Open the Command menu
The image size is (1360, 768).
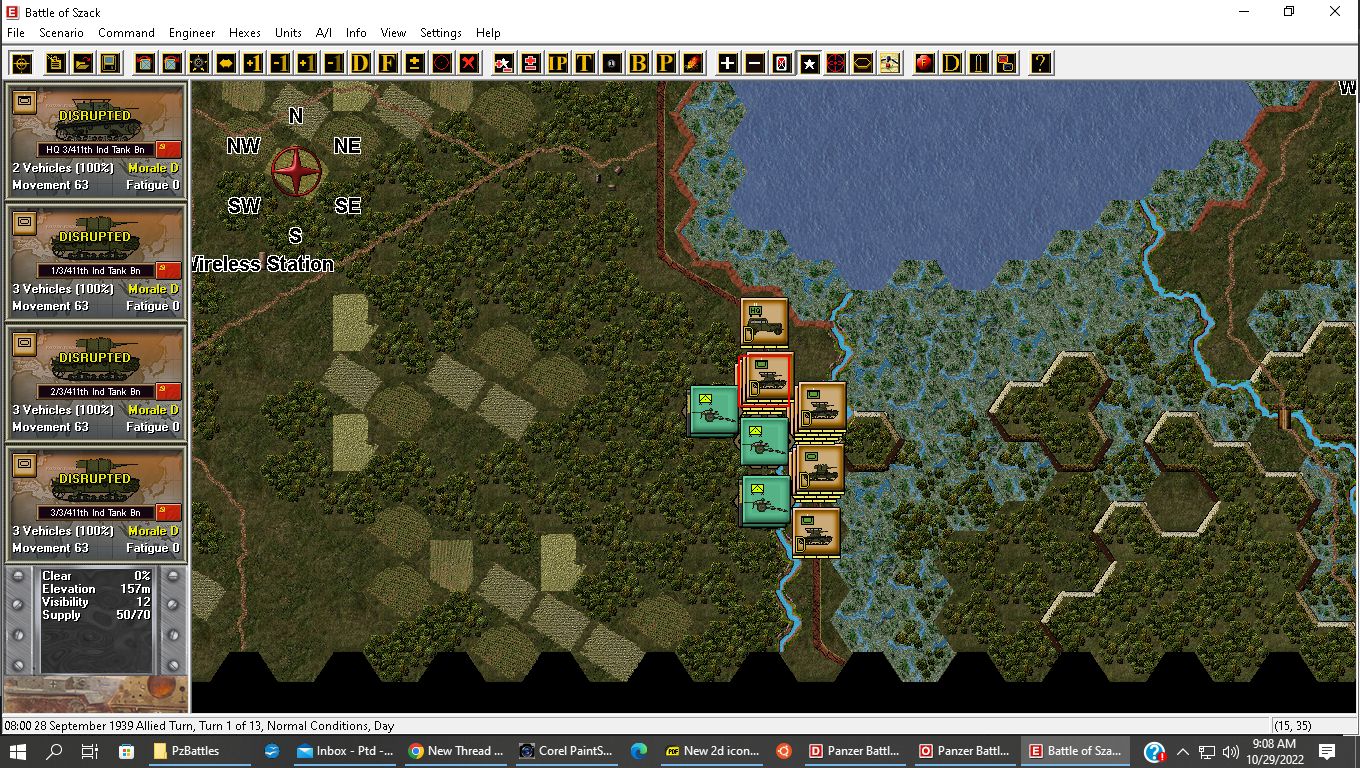coord(126,33)
